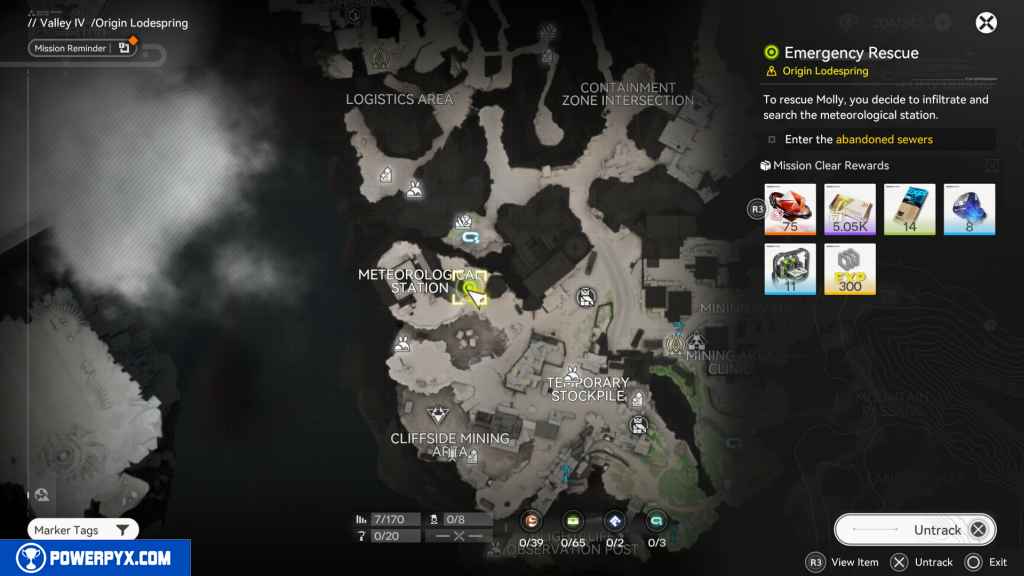This screenshot has width=1024, height=576.
Task: Inspect the blue crystal reward with quantity 8
Action: [969, 209]
